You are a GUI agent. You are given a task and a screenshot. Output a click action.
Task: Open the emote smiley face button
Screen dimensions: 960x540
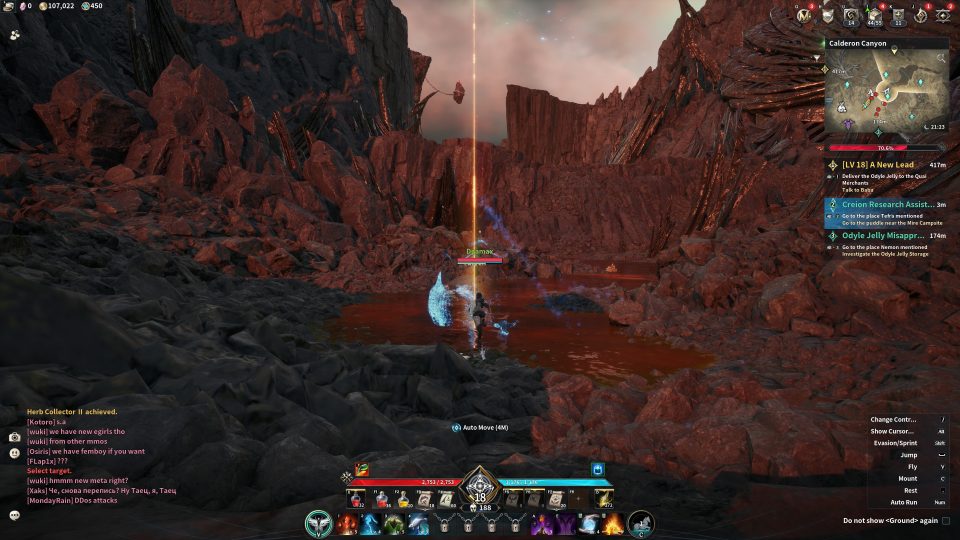click(15, 452)
